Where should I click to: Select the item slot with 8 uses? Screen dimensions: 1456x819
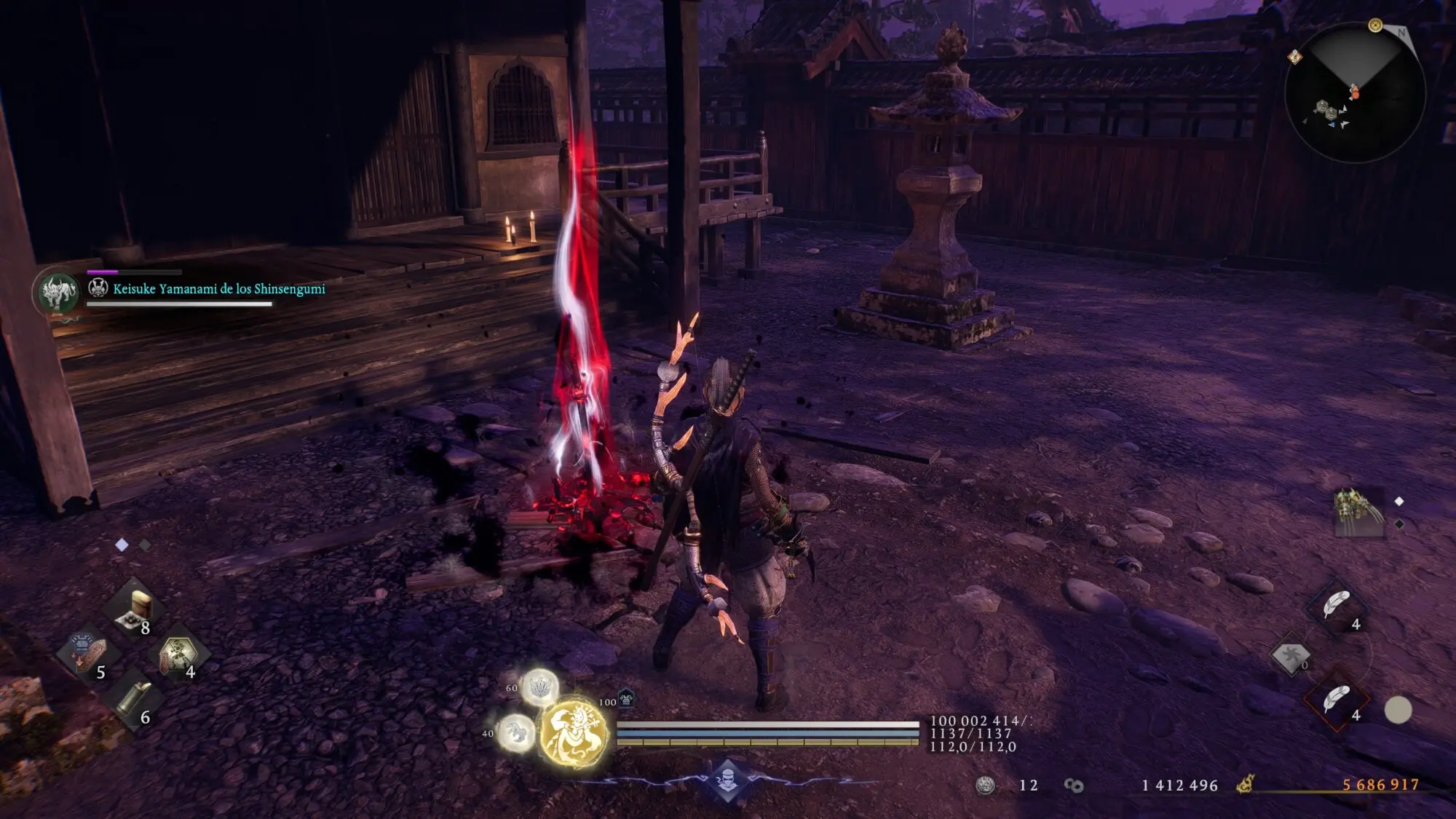pyautogui.click(x=135, y=609)
